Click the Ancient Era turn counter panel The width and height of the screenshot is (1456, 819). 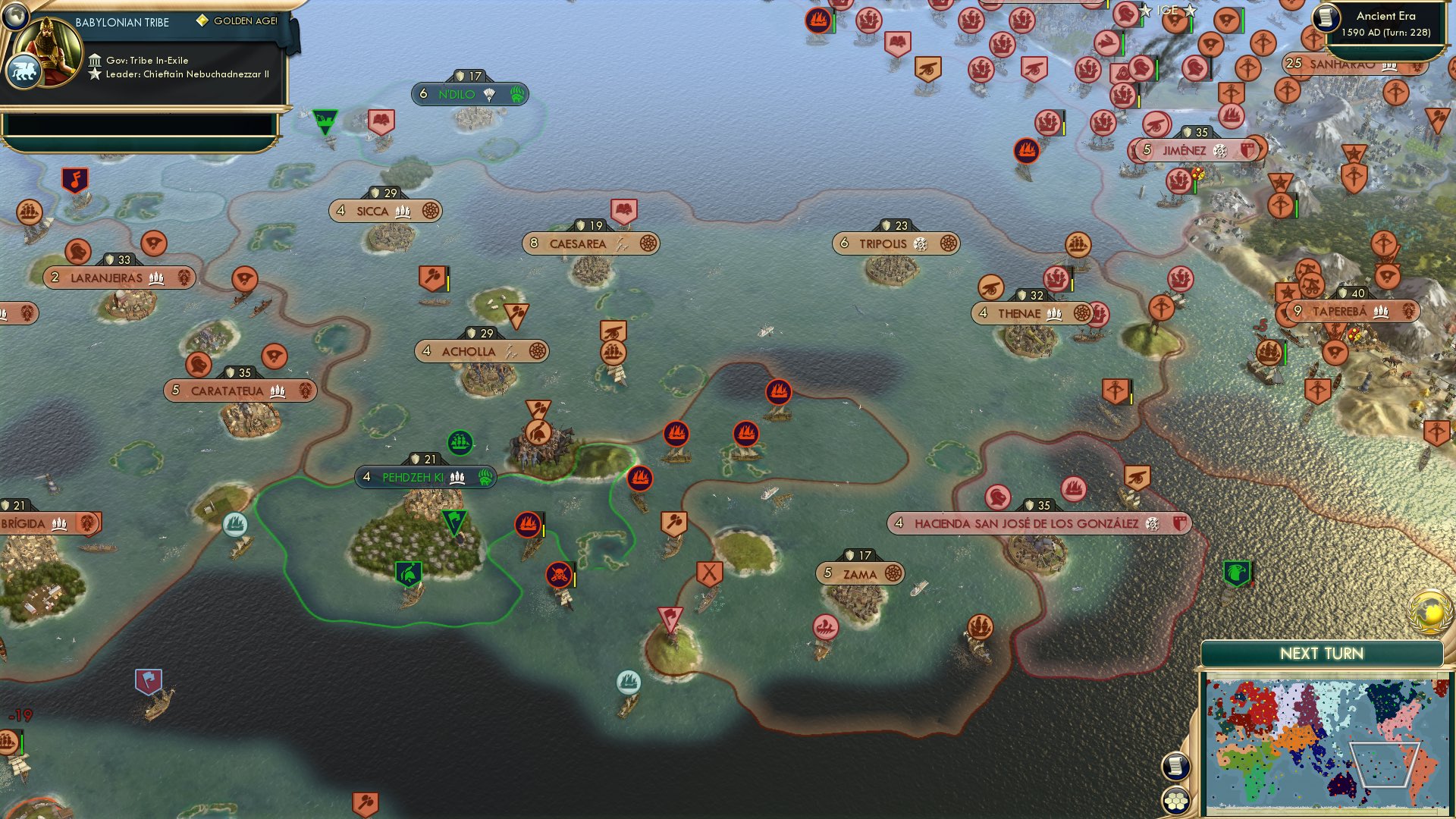[1388, 23]
